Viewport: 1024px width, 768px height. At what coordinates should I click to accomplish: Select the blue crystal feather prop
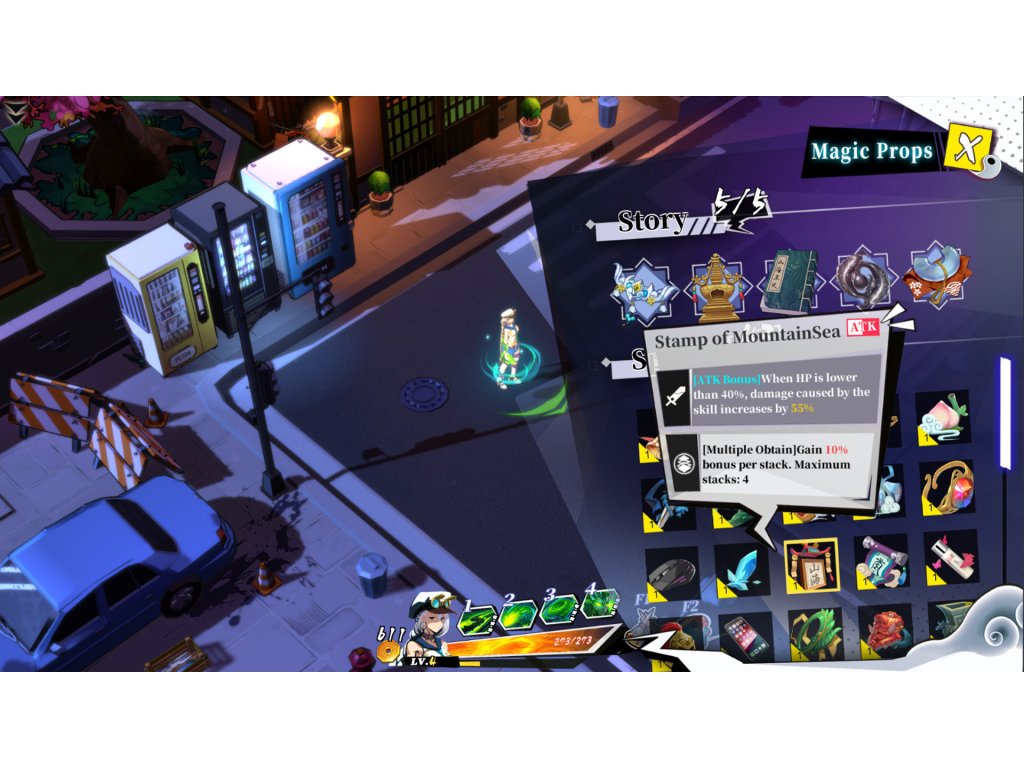[741, 571]
